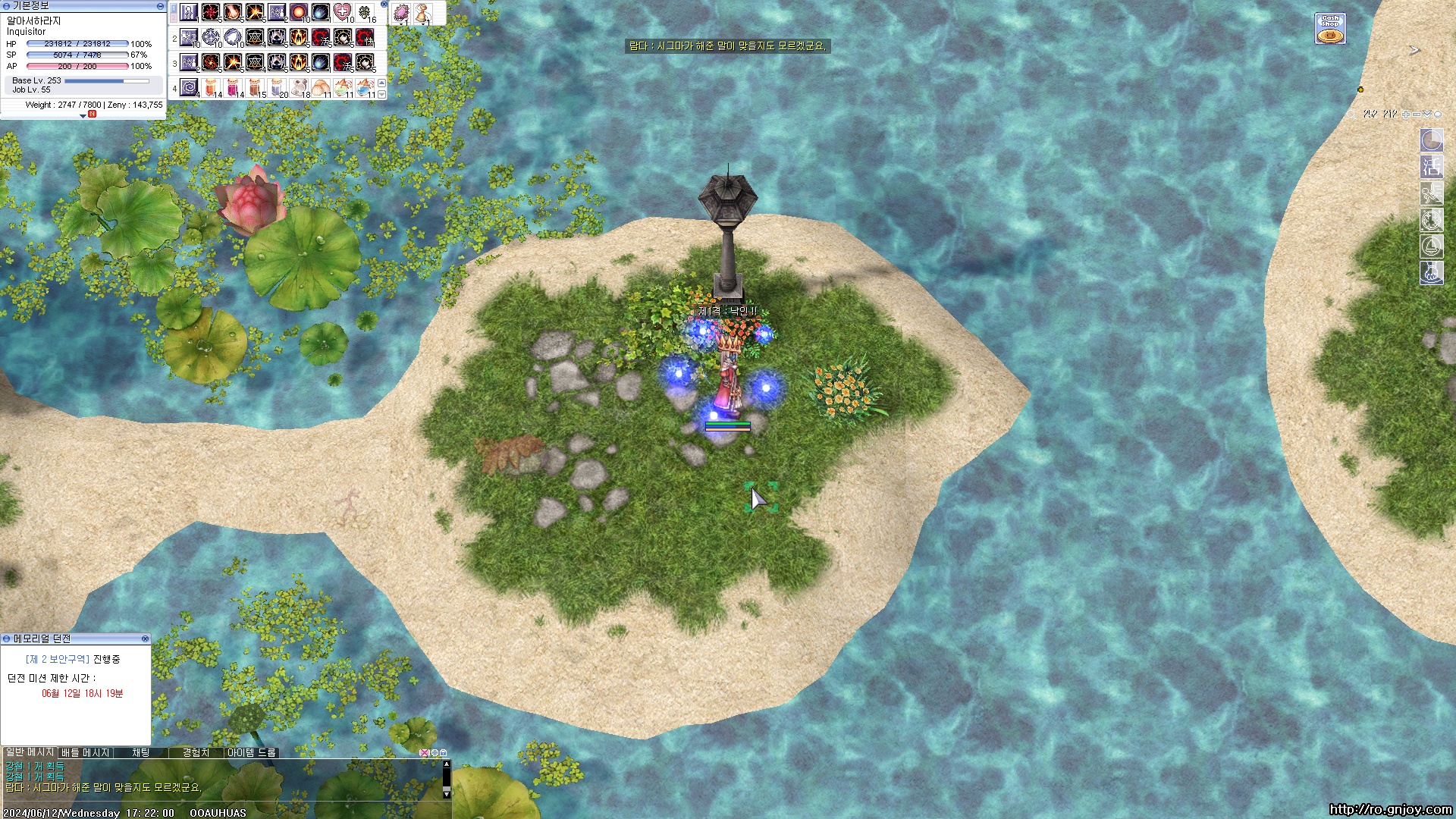Activate the spiral skill in row four
This screenshot has width=1456, height=819.
tap(189, 87)
